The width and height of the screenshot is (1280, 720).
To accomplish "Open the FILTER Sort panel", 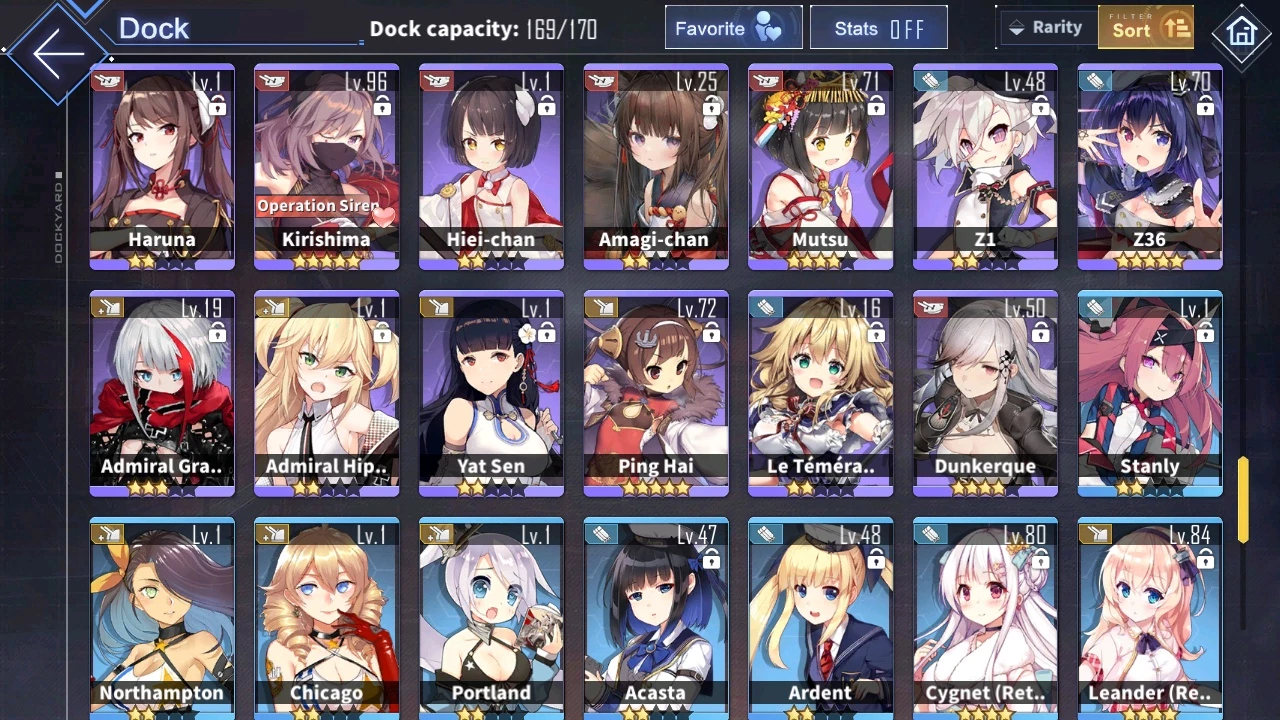I will [1145, 27].
